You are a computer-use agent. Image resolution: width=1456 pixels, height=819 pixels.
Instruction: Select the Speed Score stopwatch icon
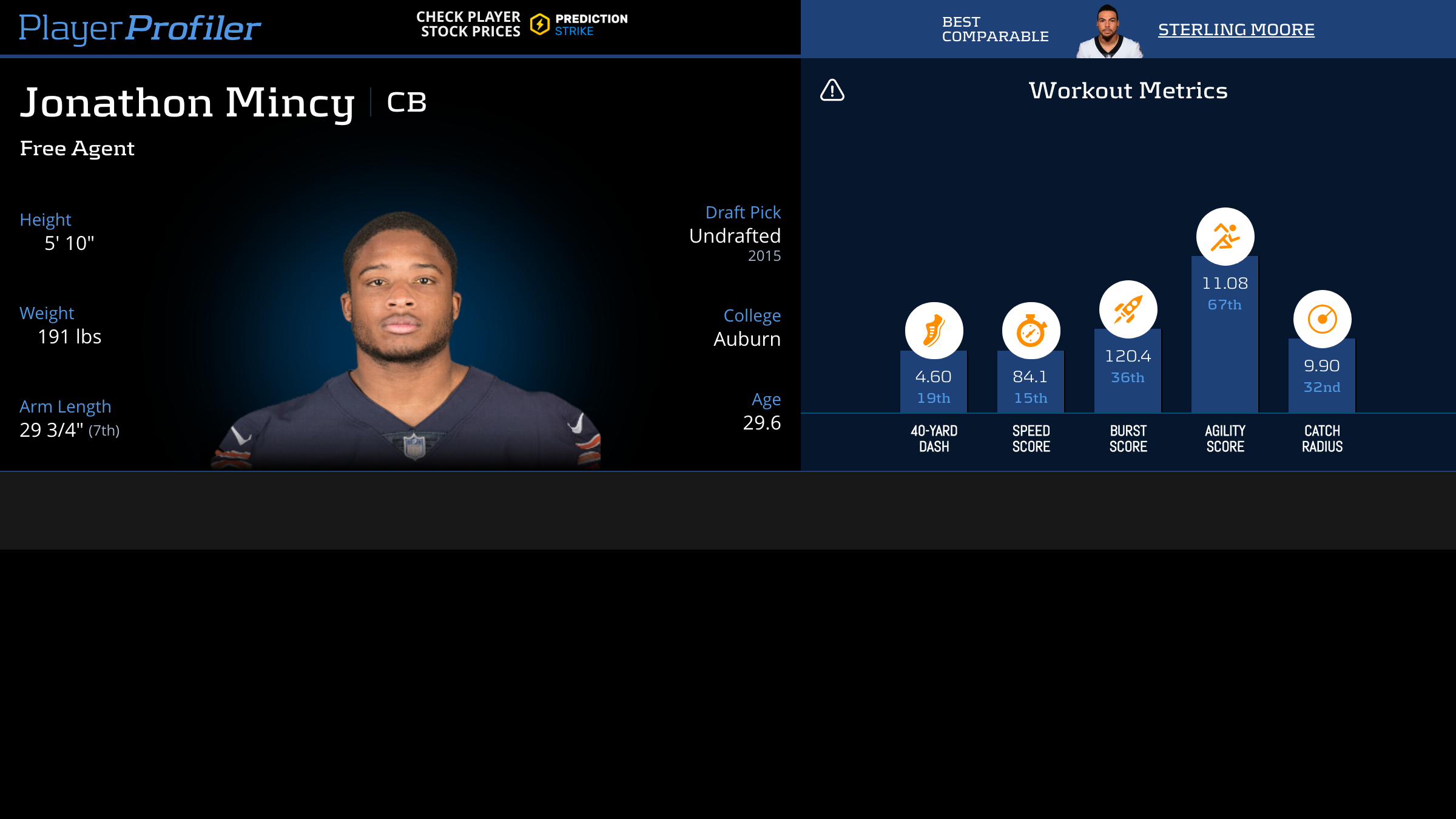(1031, 331)
